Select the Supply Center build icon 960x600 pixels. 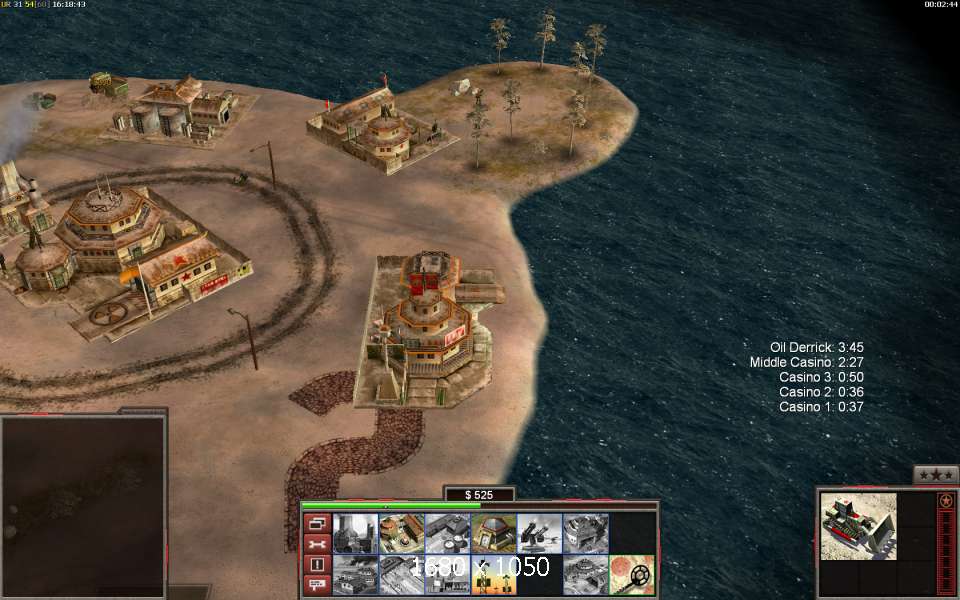pos(447,533)
